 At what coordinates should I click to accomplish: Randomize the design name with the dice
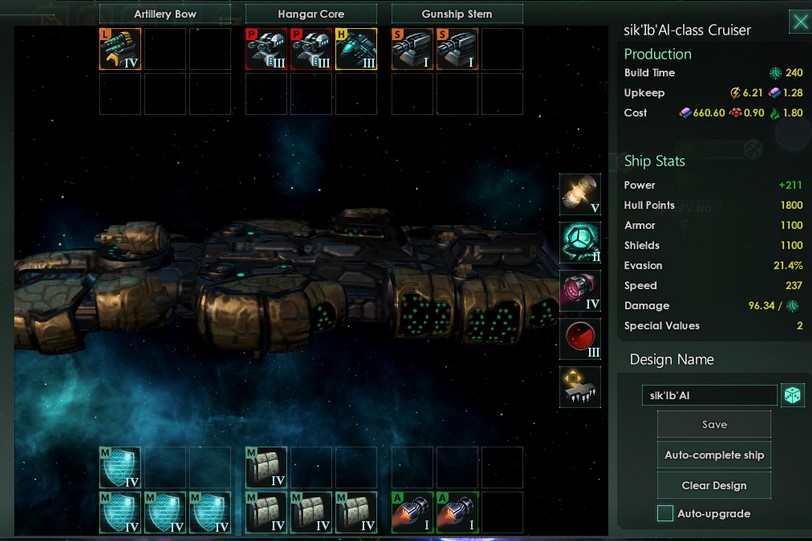791,395
